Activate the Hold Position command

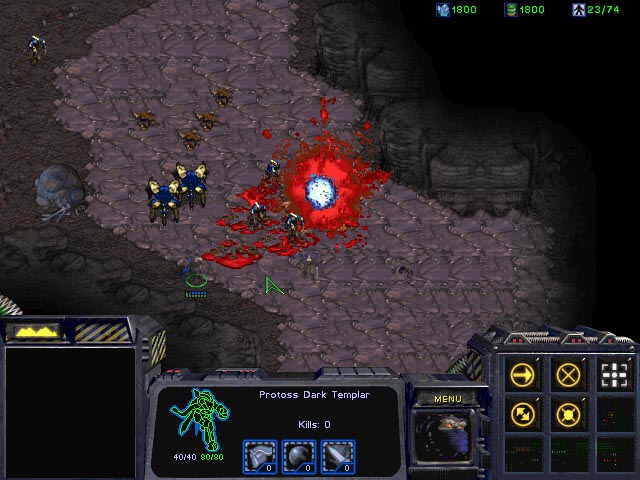(x=568, y=412)
